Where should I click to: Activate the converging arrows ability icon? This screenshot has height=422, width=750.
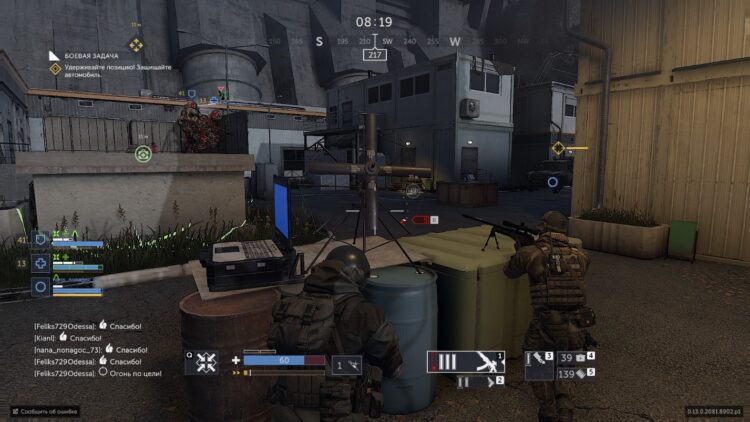click(206, 363)
